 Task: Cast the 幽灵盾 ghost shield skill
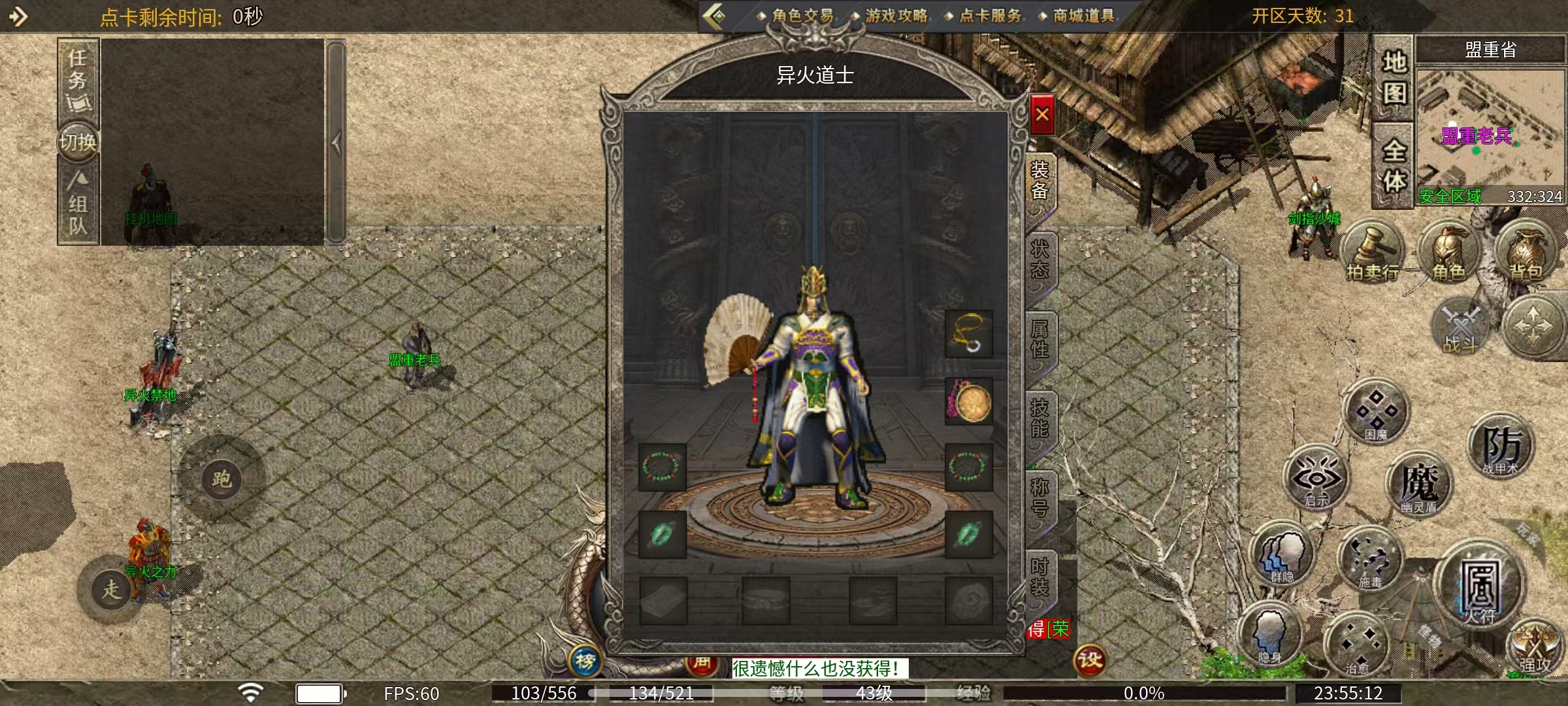click(1418, 487)
